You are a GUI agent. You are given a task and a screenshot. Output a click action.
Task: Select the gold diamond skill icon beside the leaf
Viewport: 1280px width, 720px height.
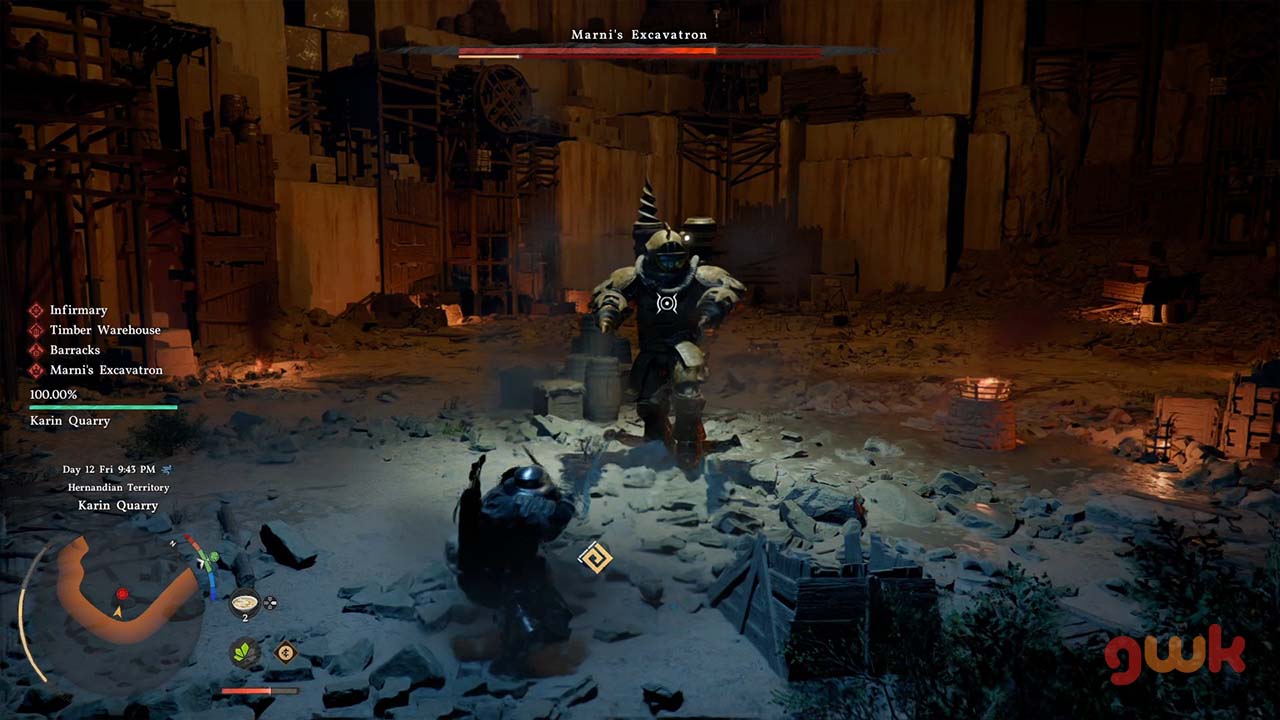[286, 652]
